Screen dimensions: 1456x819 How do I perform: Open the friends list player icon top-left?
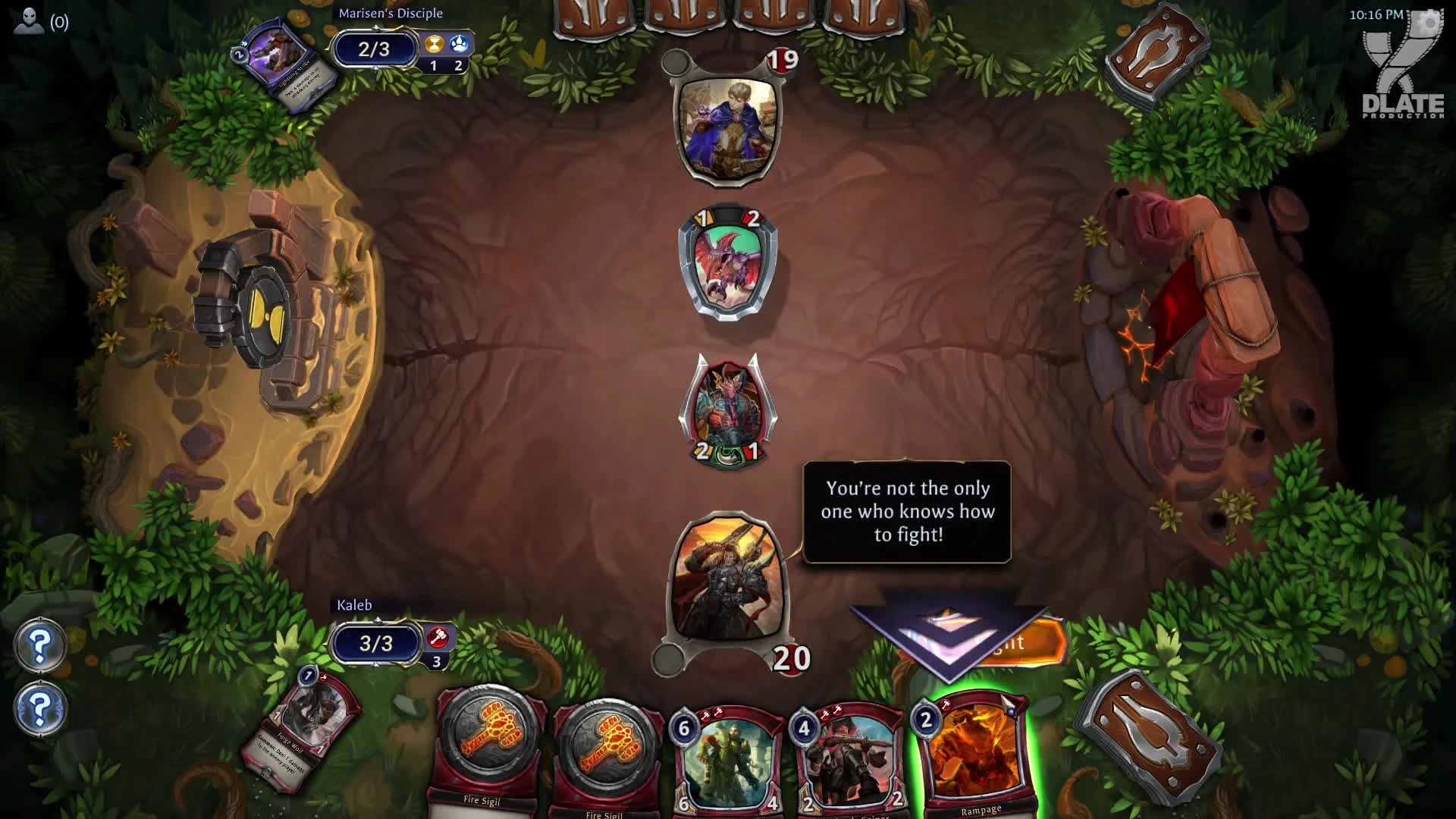click(x=27, y=21)
